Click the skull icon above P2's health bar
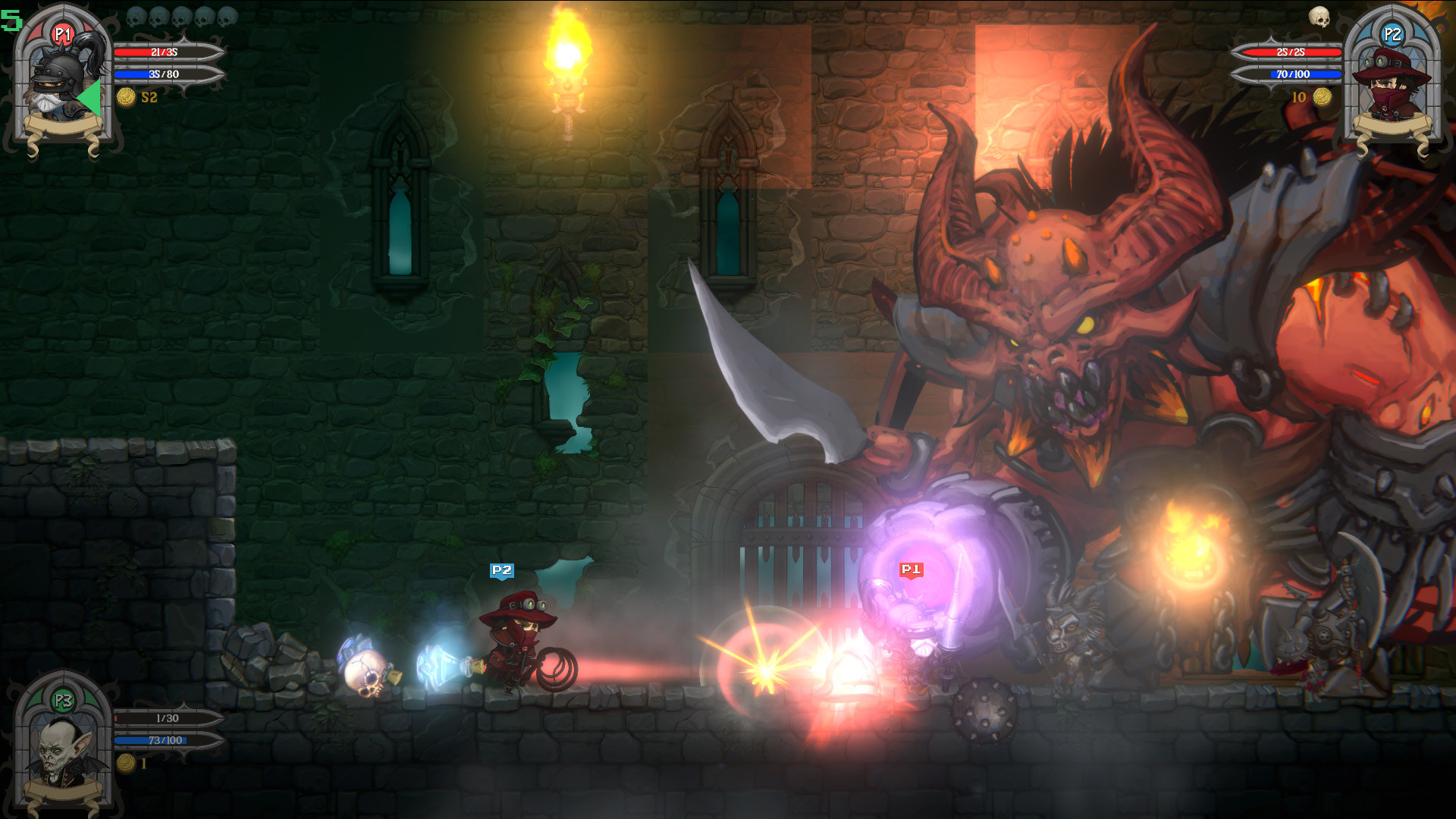The width and height of the screenshot is (1456, 819). click(1319, 17)
